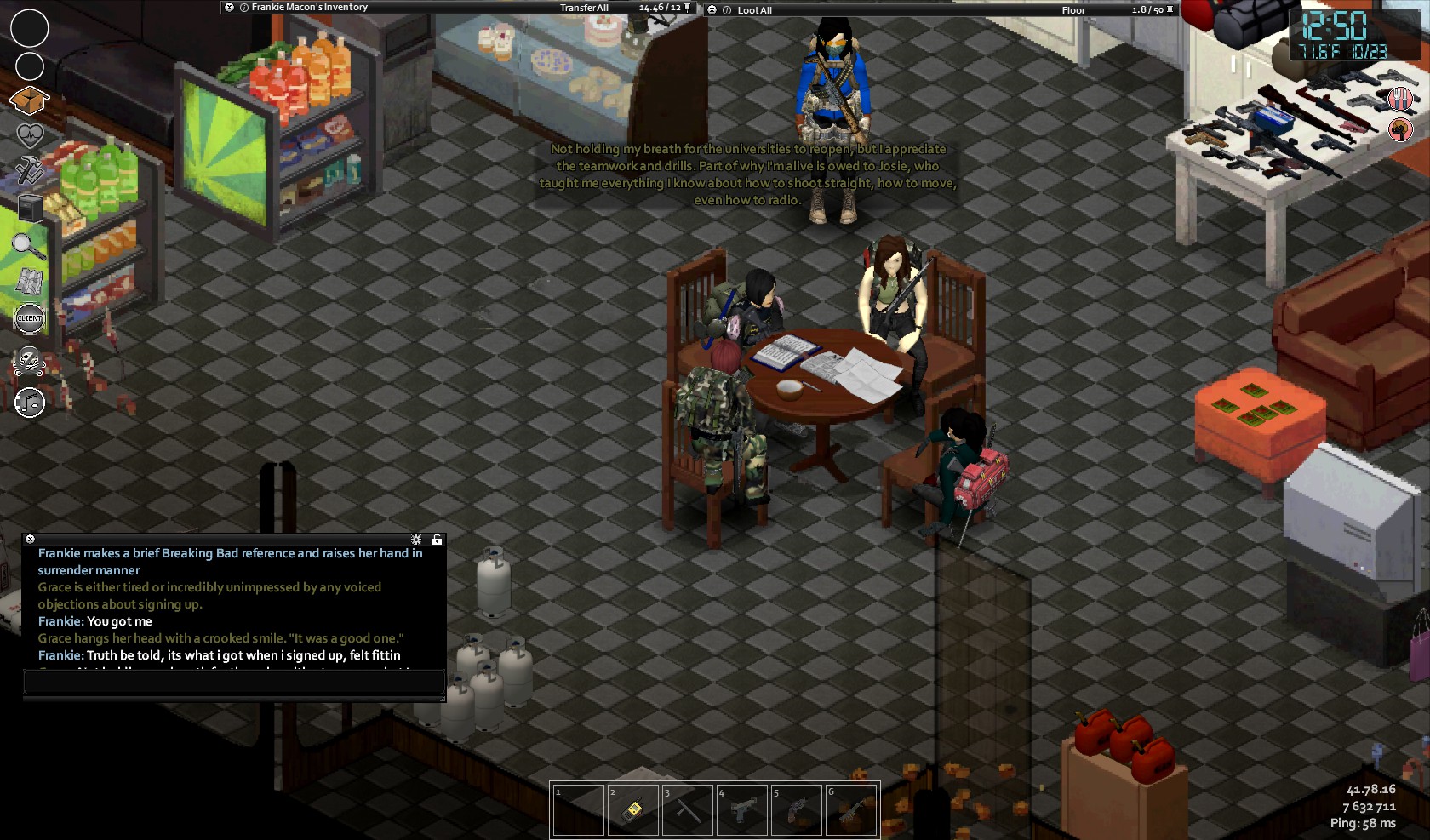Open the health heart panel
1430x840 pixels.
pos(30,134)
